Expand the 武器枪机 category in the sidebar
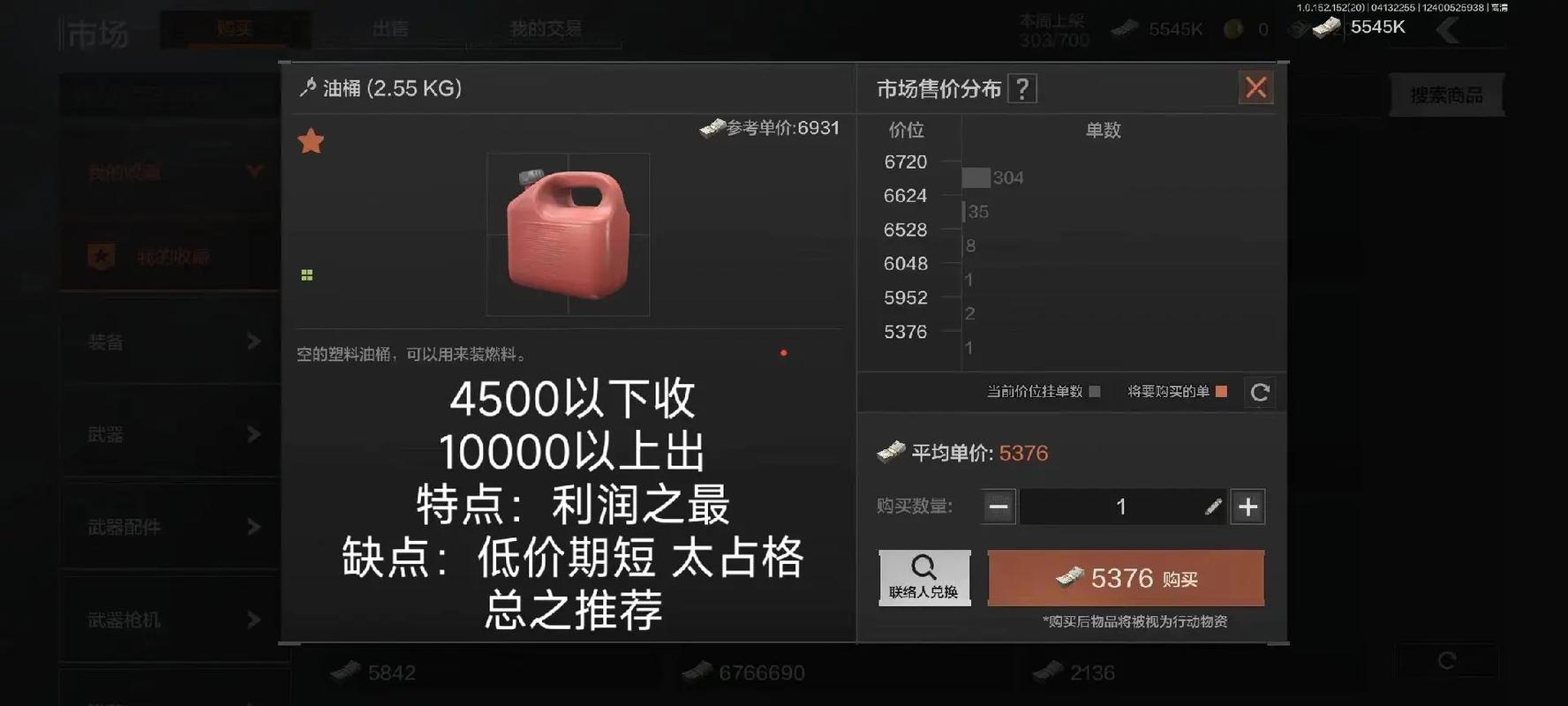Image resolution: width=1568 pixels, height=706 pixels. click(168, 620)
